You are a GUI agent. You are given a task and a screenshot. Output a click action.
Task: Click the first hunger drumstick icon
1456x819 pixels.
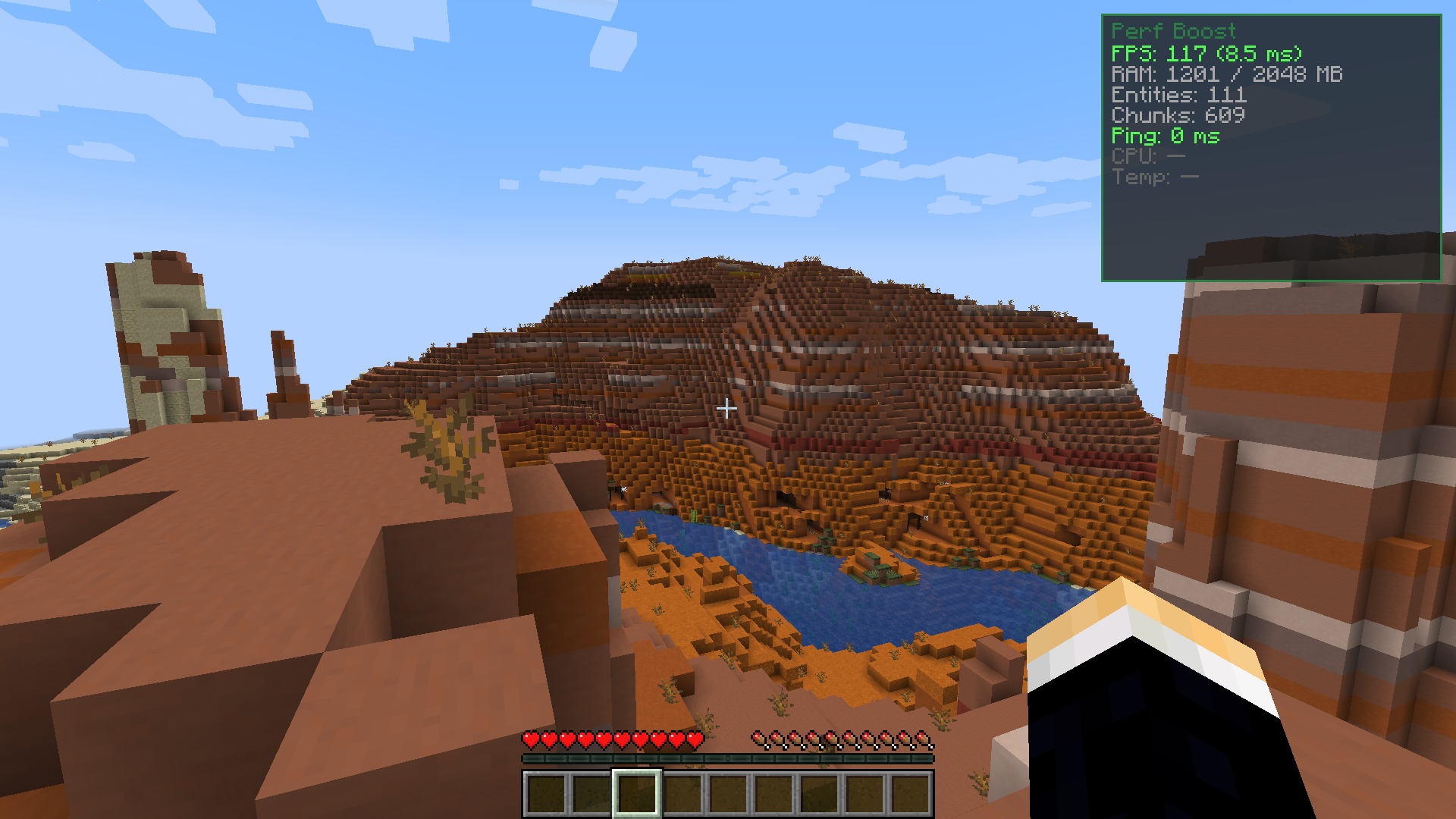click(x=756, y=736)
